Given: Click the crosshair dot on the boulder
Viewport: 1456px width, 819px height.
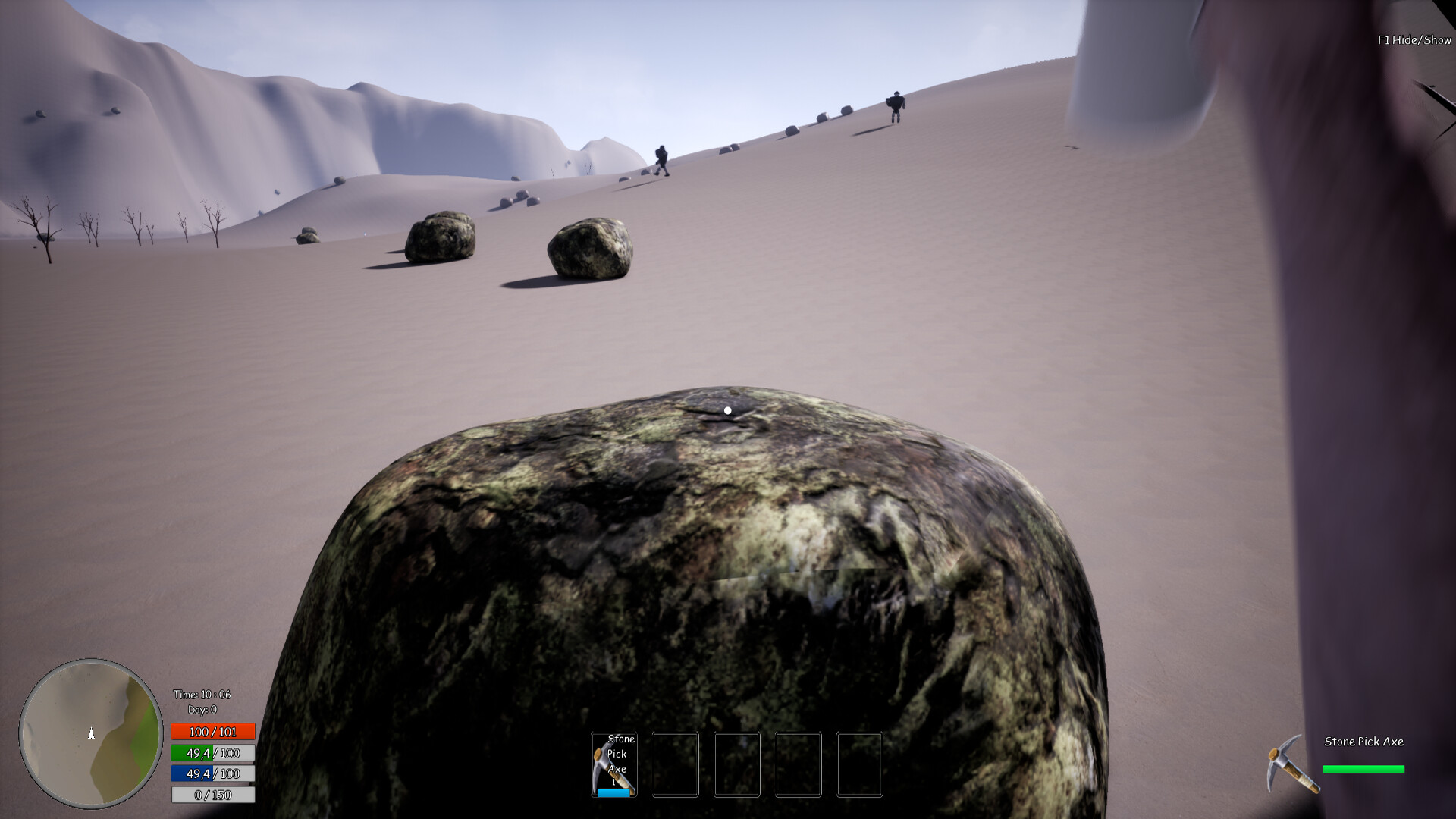Looking at the screenshot, I should click(x=728, y=409).
